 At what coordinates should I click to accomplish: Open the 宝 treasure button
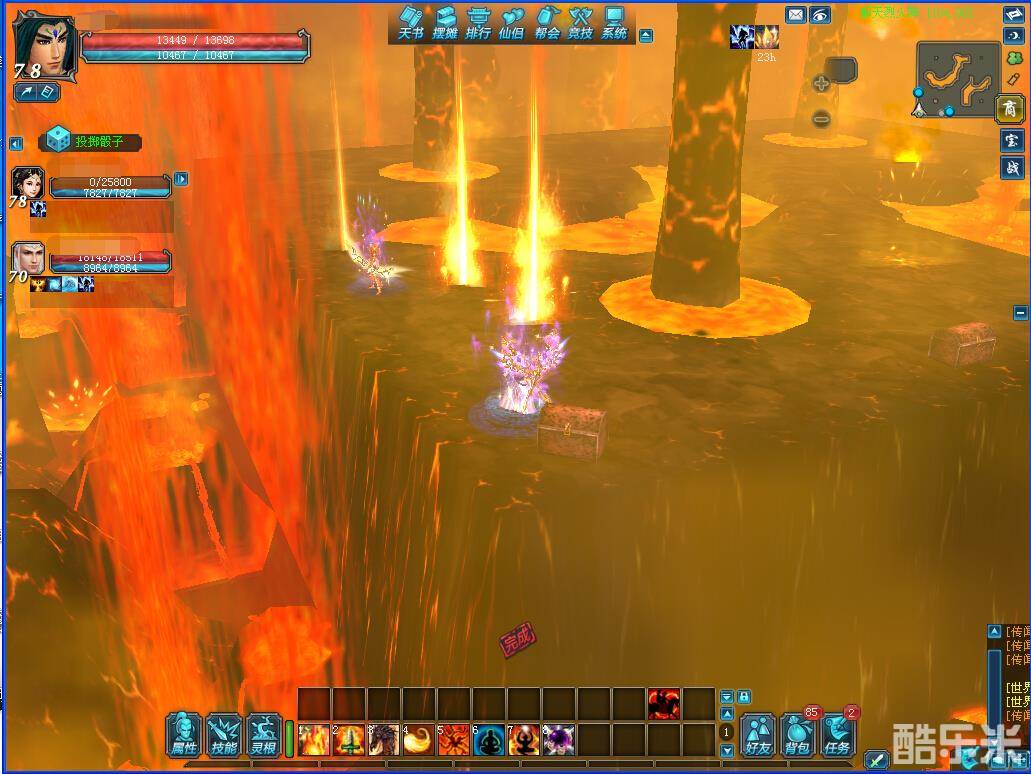(x=1010, y=141)
